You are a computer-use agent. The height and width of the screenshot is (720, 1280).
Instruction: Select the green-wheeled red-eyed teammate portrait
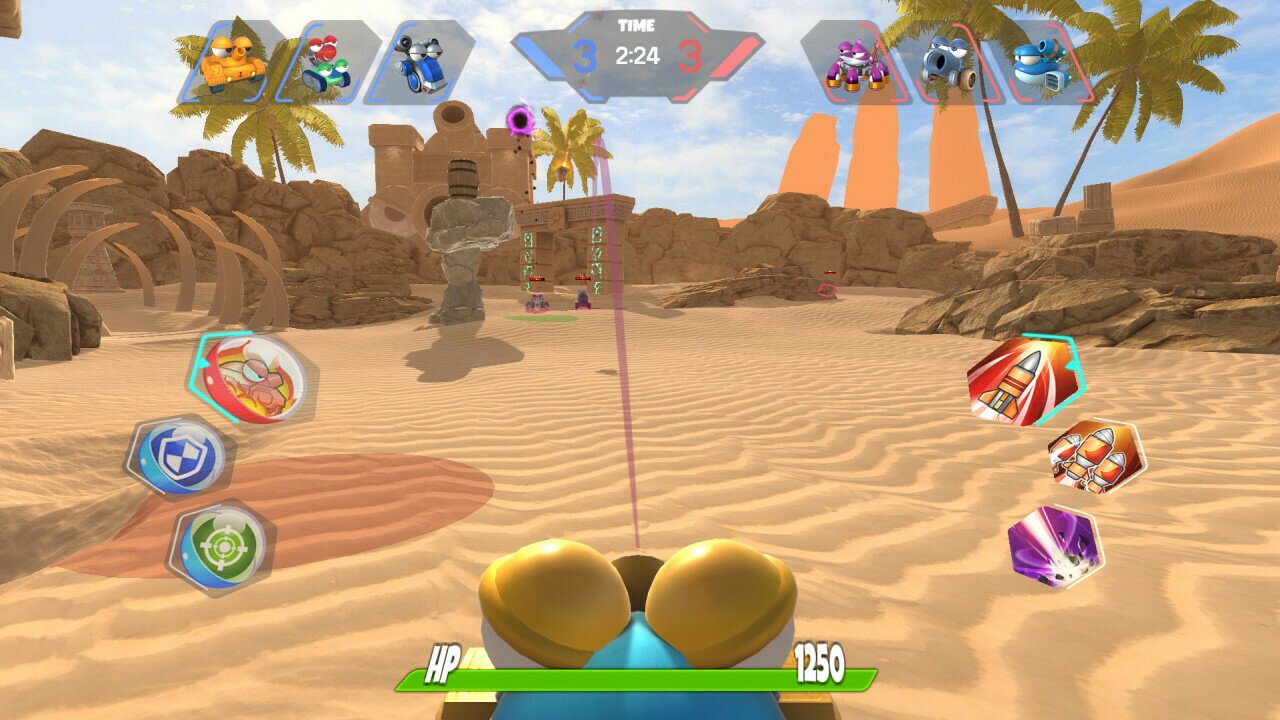(x=327, y=62)
